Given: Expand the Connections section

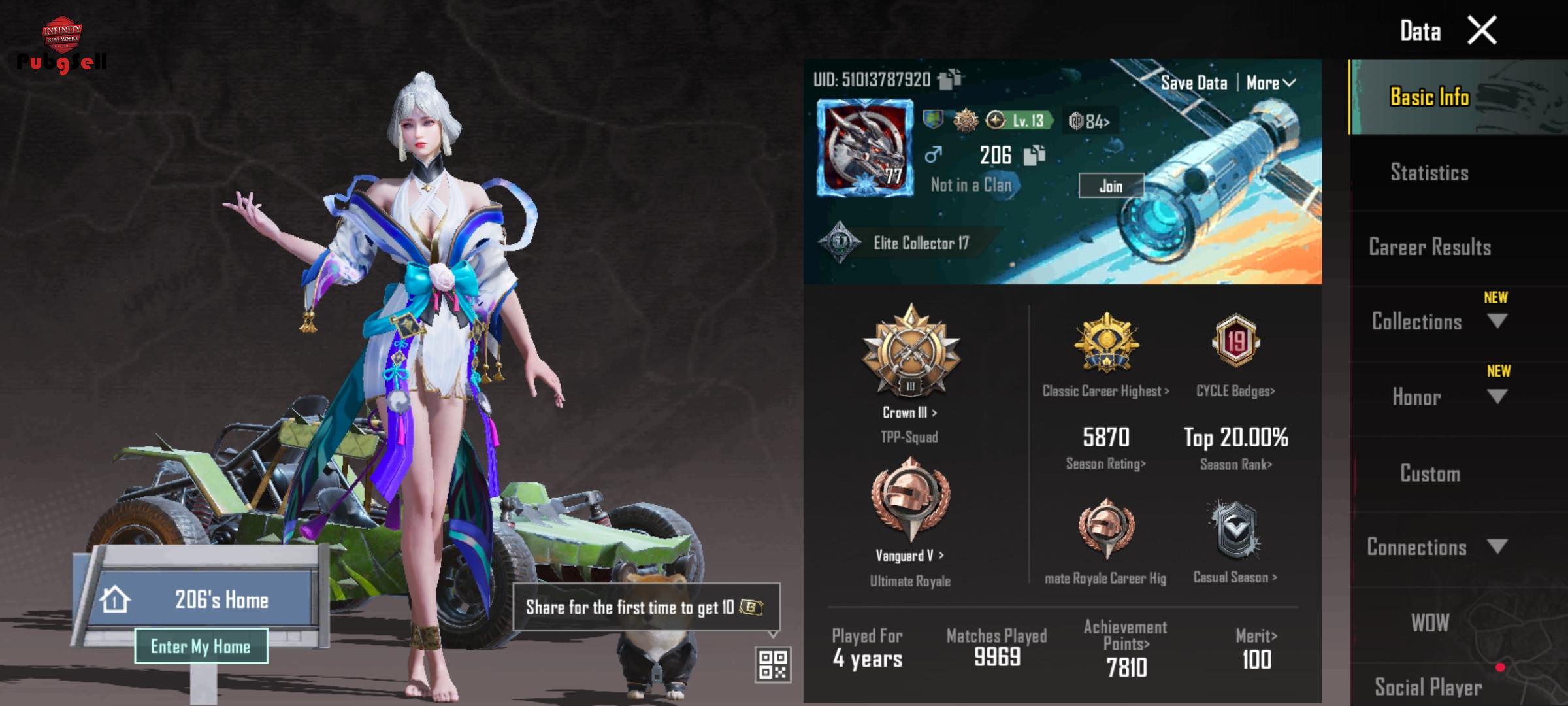Looking at the screenshot, I should pos(1497,546).
